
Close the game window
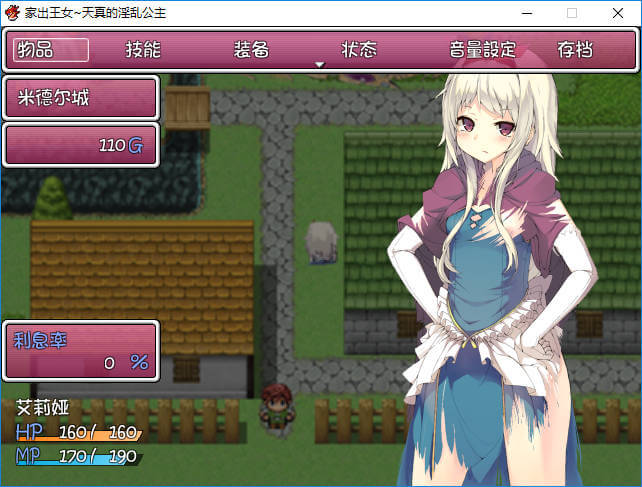[618, 13]
